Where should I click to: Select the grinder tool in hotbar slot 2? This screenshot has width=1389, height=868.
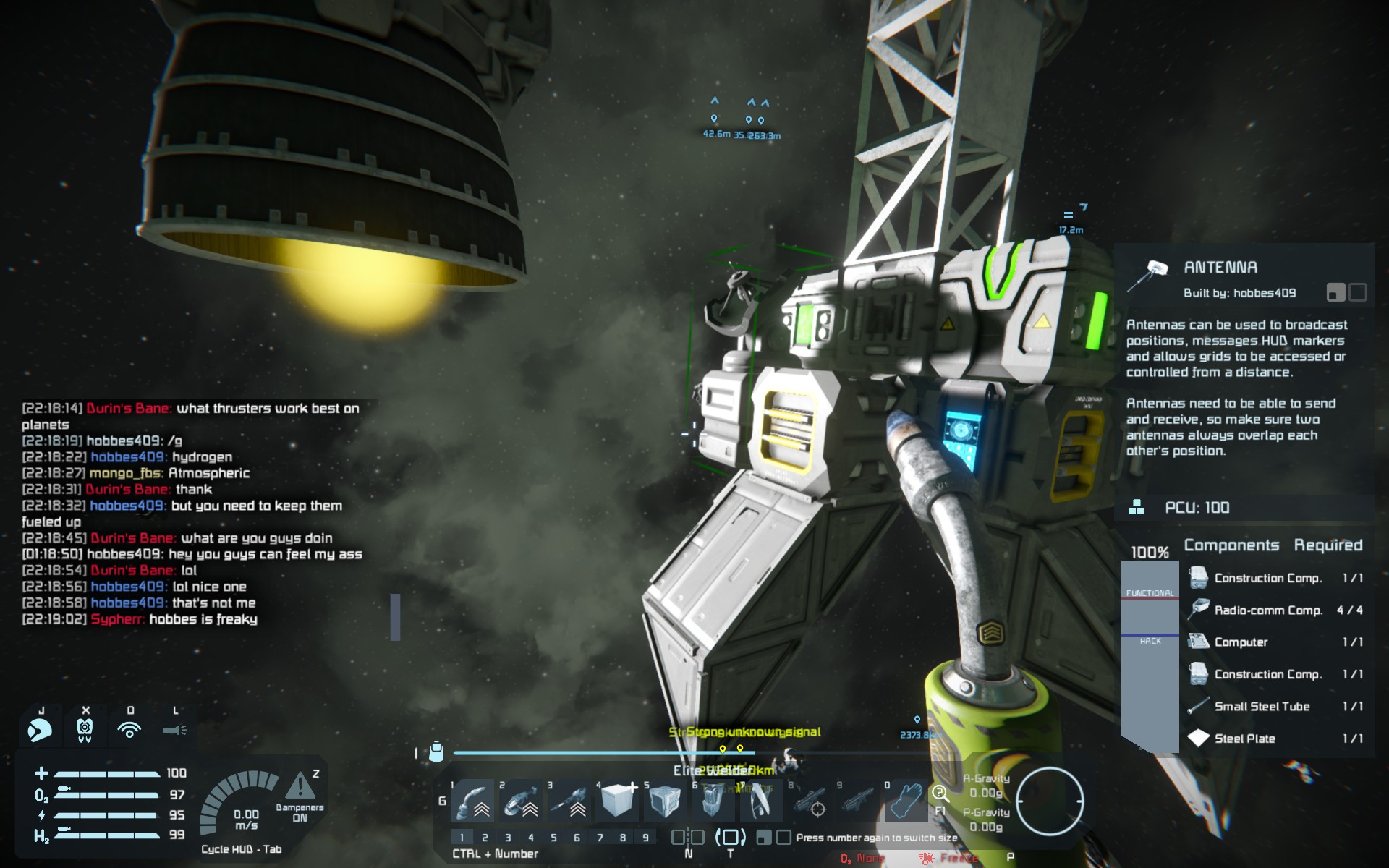point(521,802)
